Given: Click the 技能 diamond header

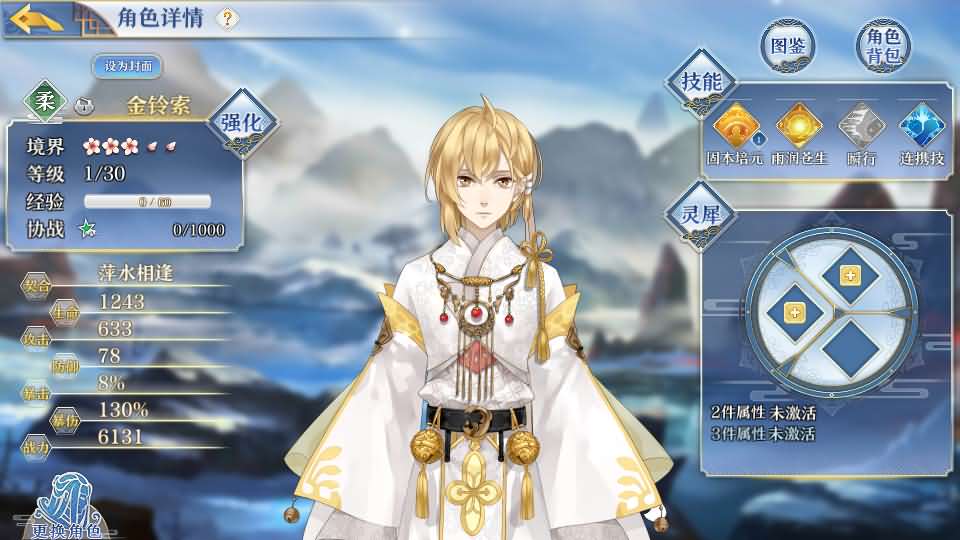Looking at the screenshot, I should click(701, 82).
